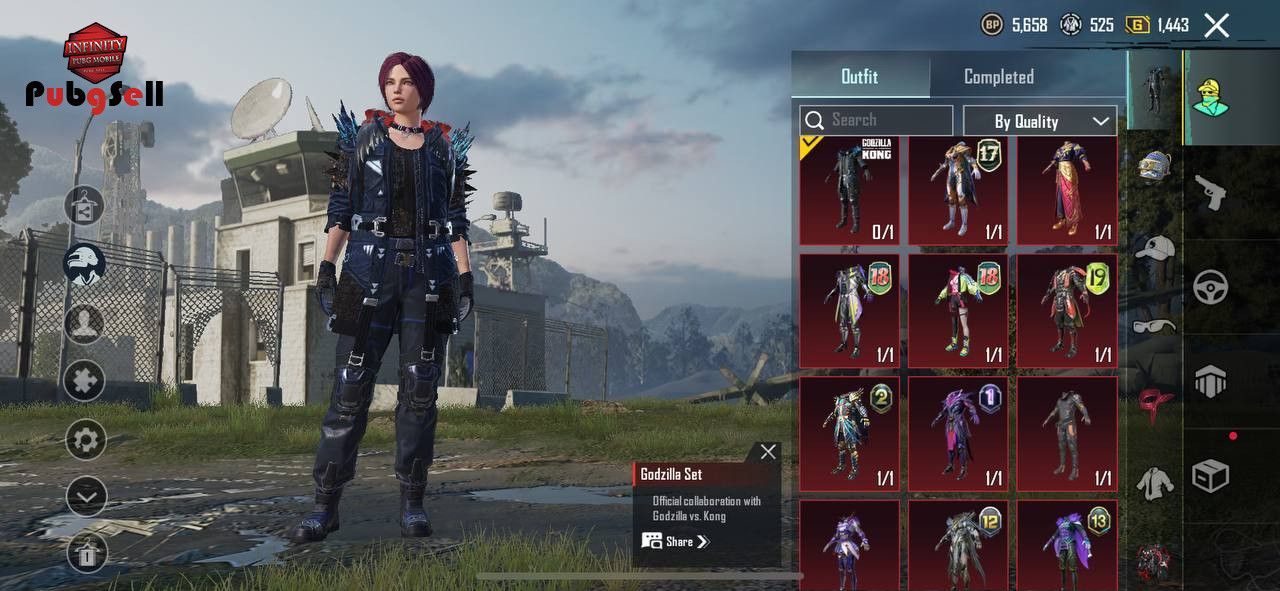Select the Outfit tab

click(859, 77)
